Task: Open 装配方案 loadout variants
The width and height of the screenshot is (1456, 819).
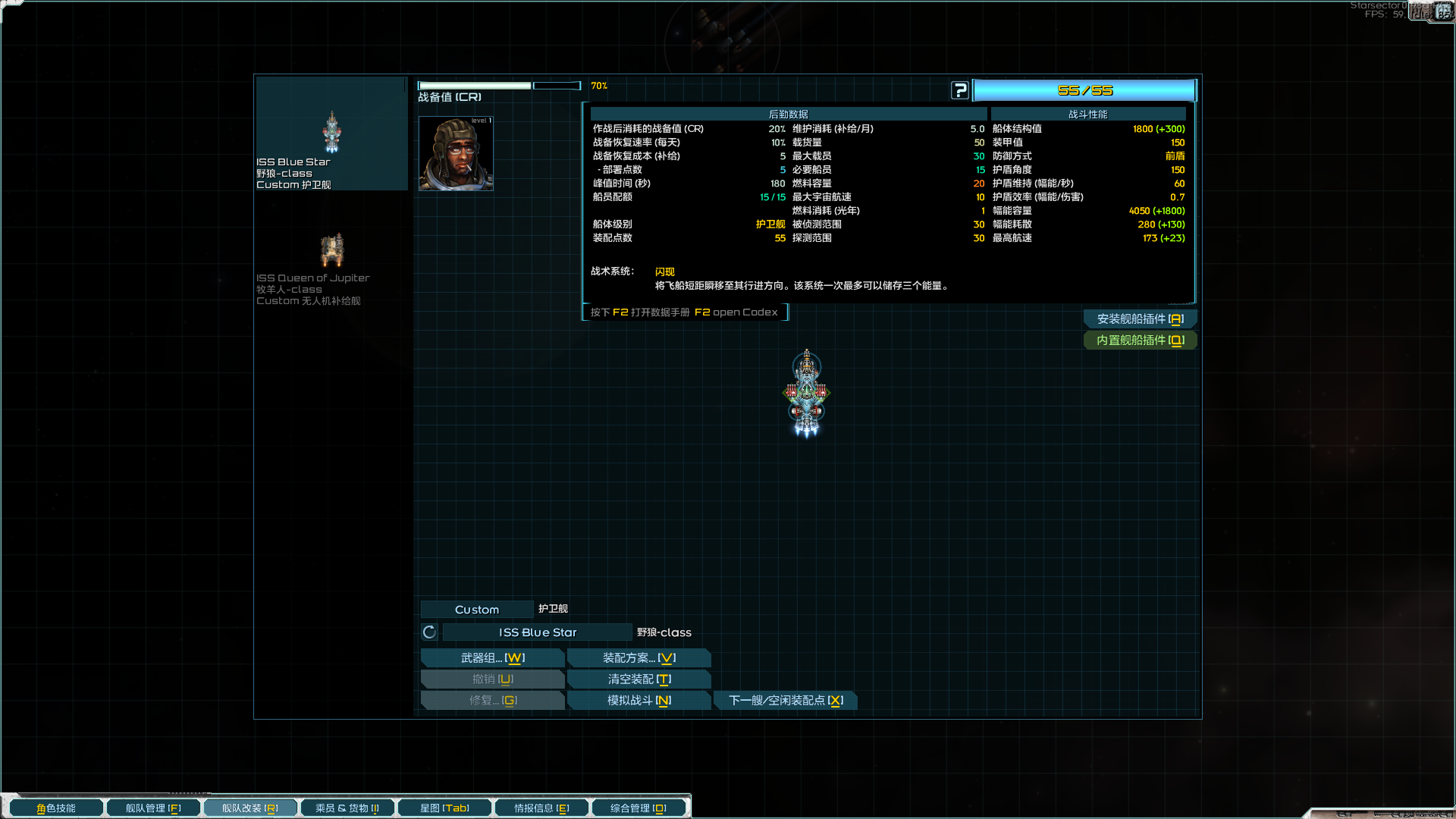Action: (639, 658)
